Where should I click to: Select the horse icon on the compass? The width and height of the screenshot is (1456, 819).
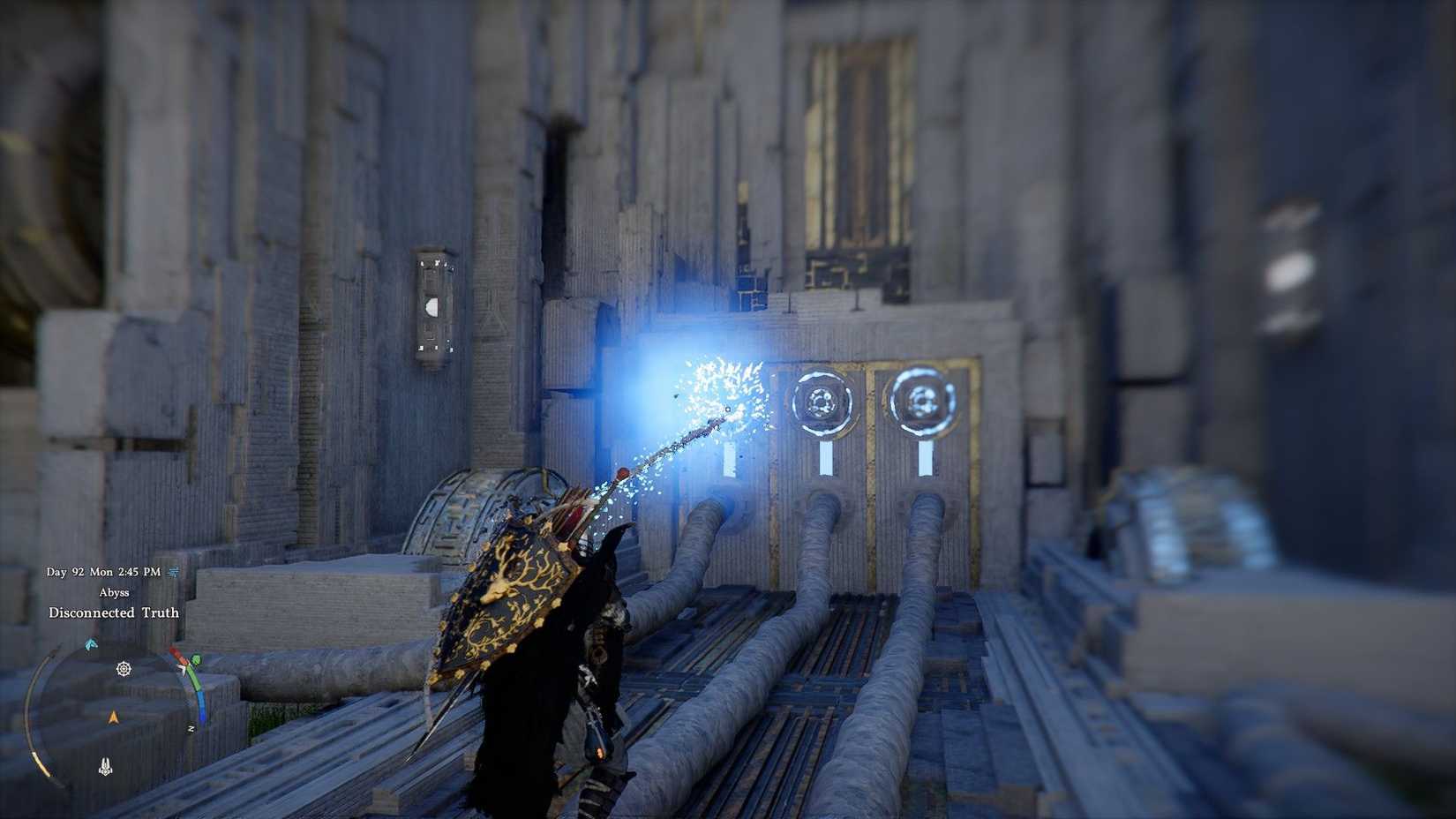[91, 642]
